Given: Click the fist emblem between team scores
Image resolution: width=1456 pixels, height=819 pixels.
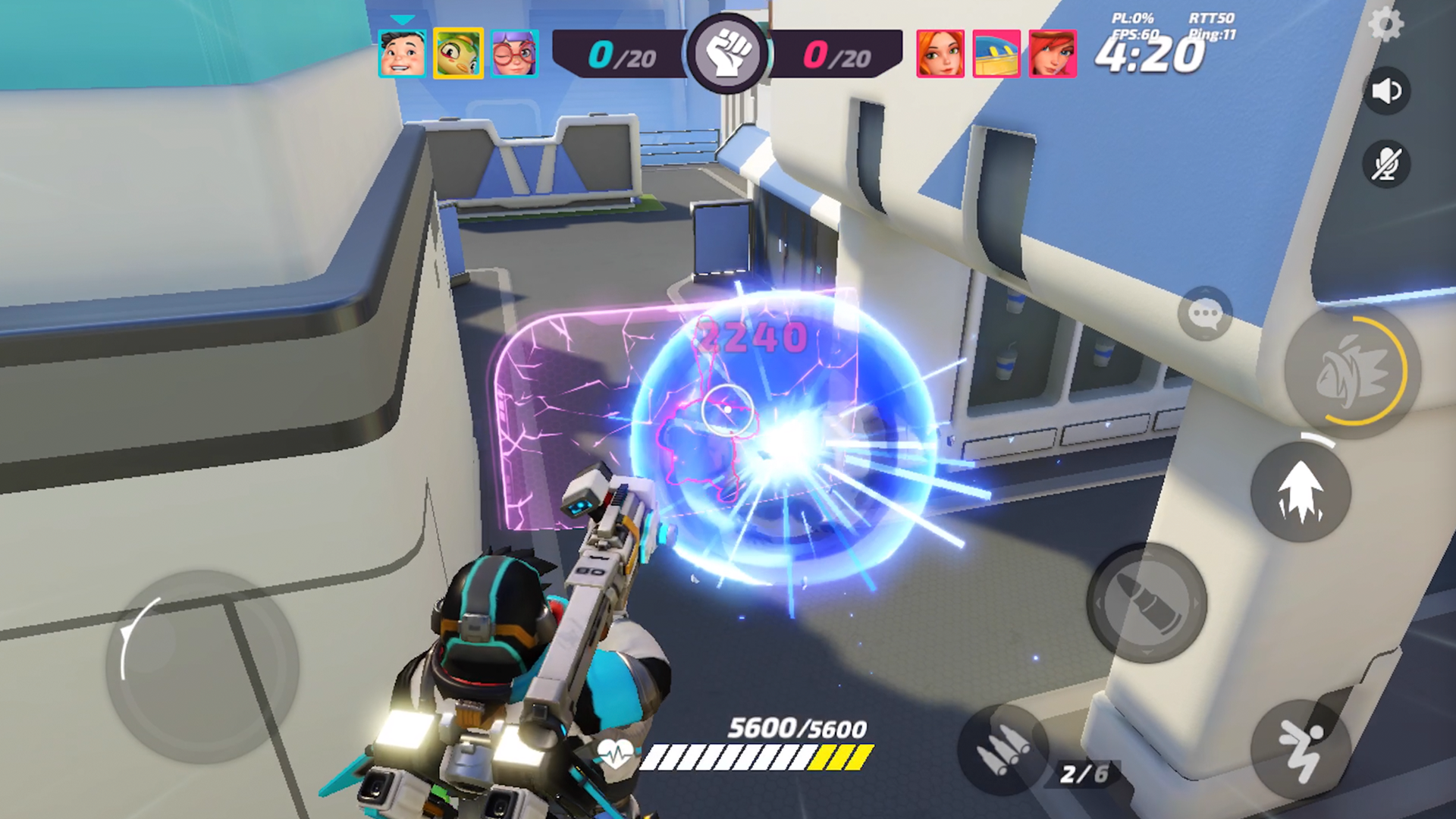Looking at the screenshot, I should 726,52.
